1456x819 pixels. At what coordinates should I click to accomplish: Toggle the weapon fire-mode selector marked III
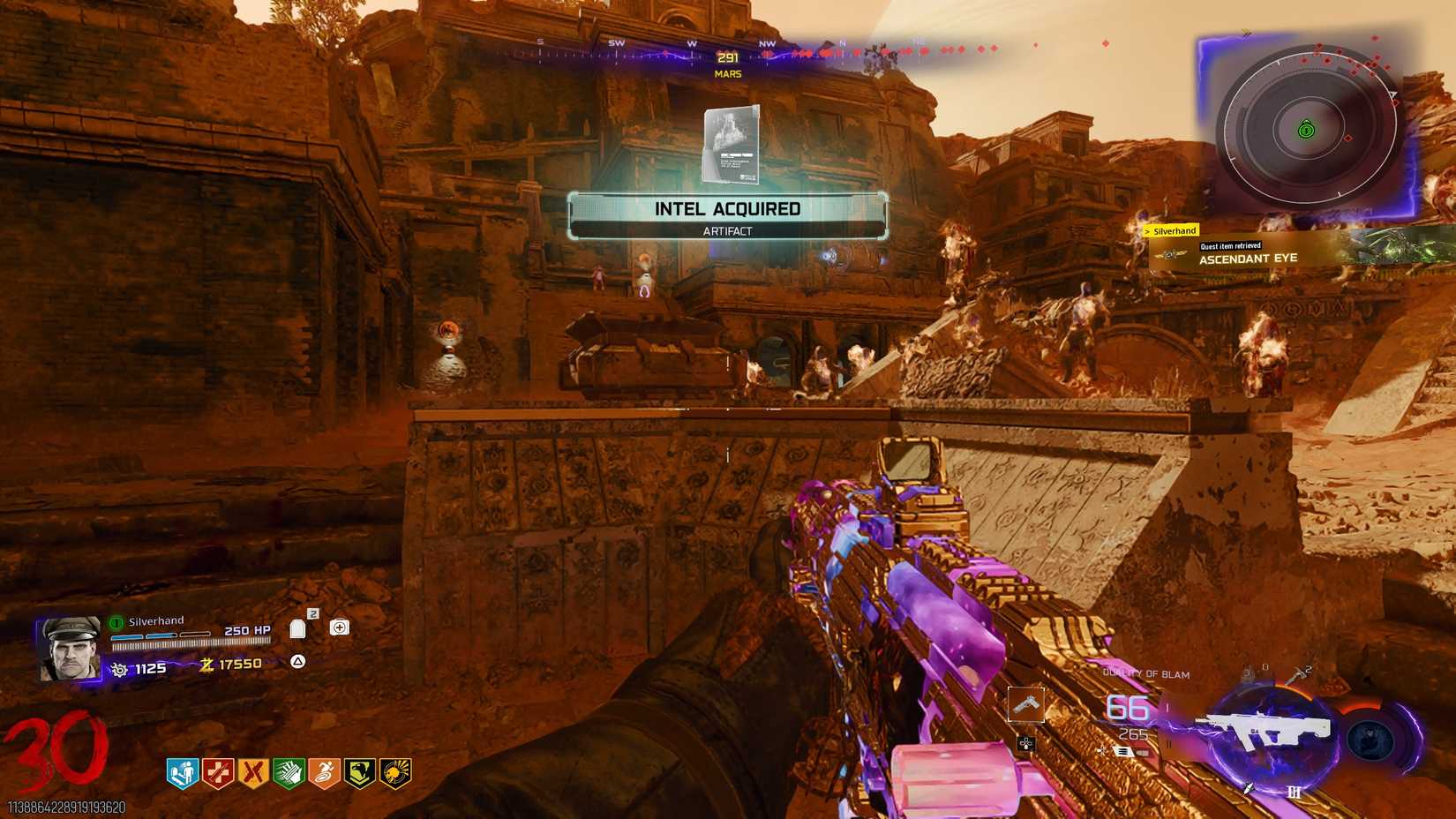pyautogui.click(x=1295, y=793)
